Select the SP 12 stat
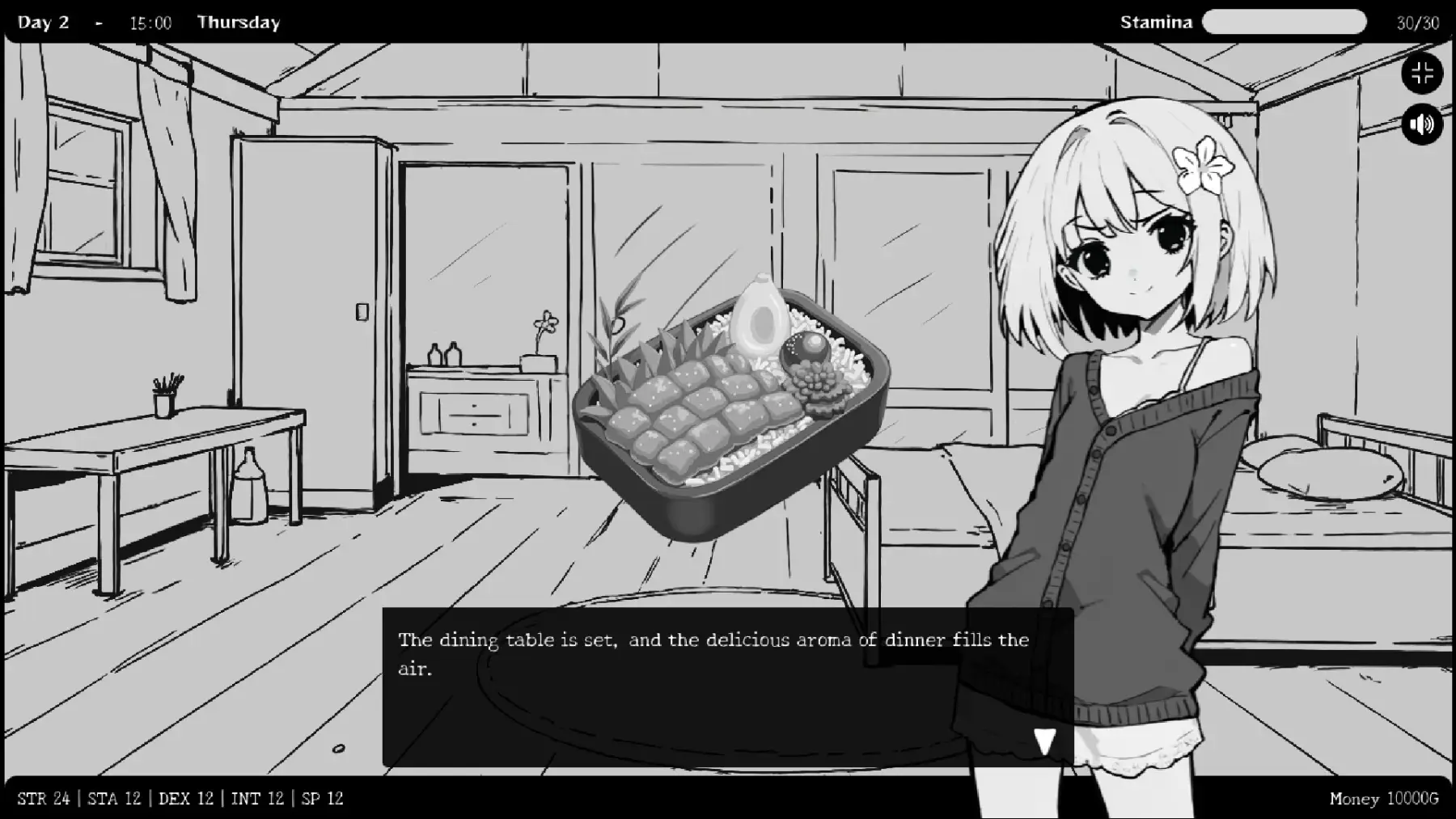The height and width of the screenshot is (819, 1456). pos(321,798)
